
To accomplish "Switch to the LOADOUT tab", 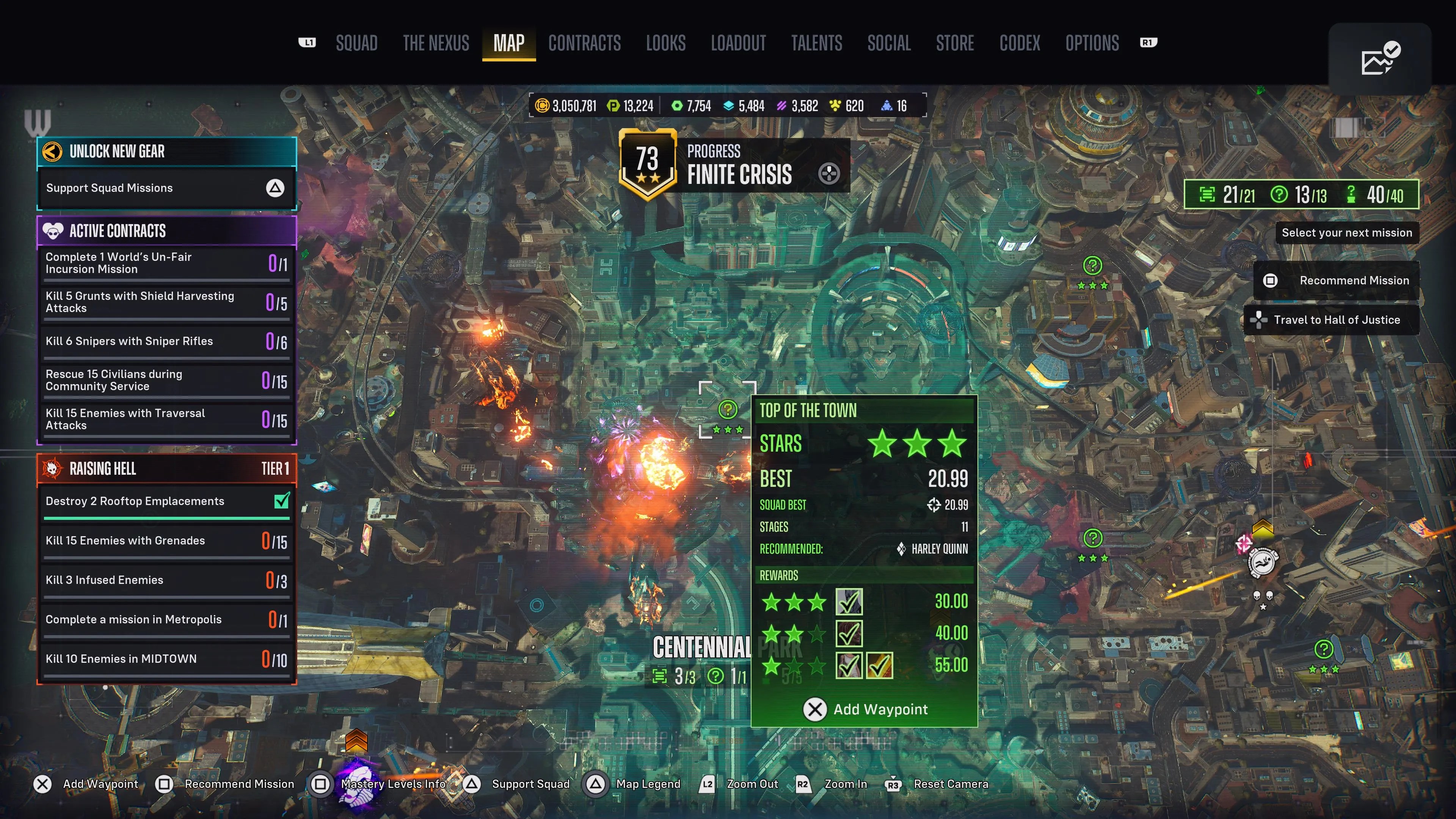I will coord(739,44).
